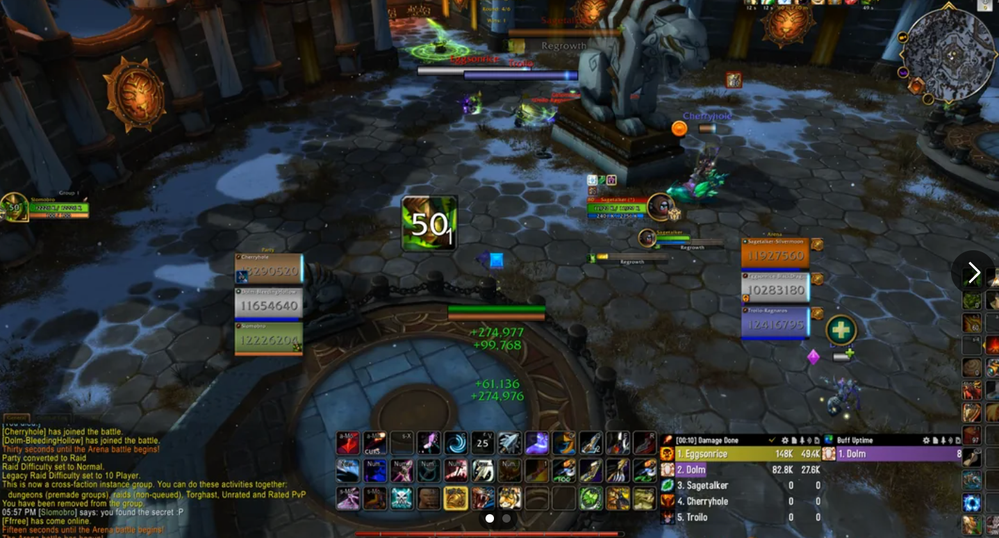This screenshot has width=999, height=538.
Task: Click the 50 cooldown tracker icon
Action: [429, 223]
